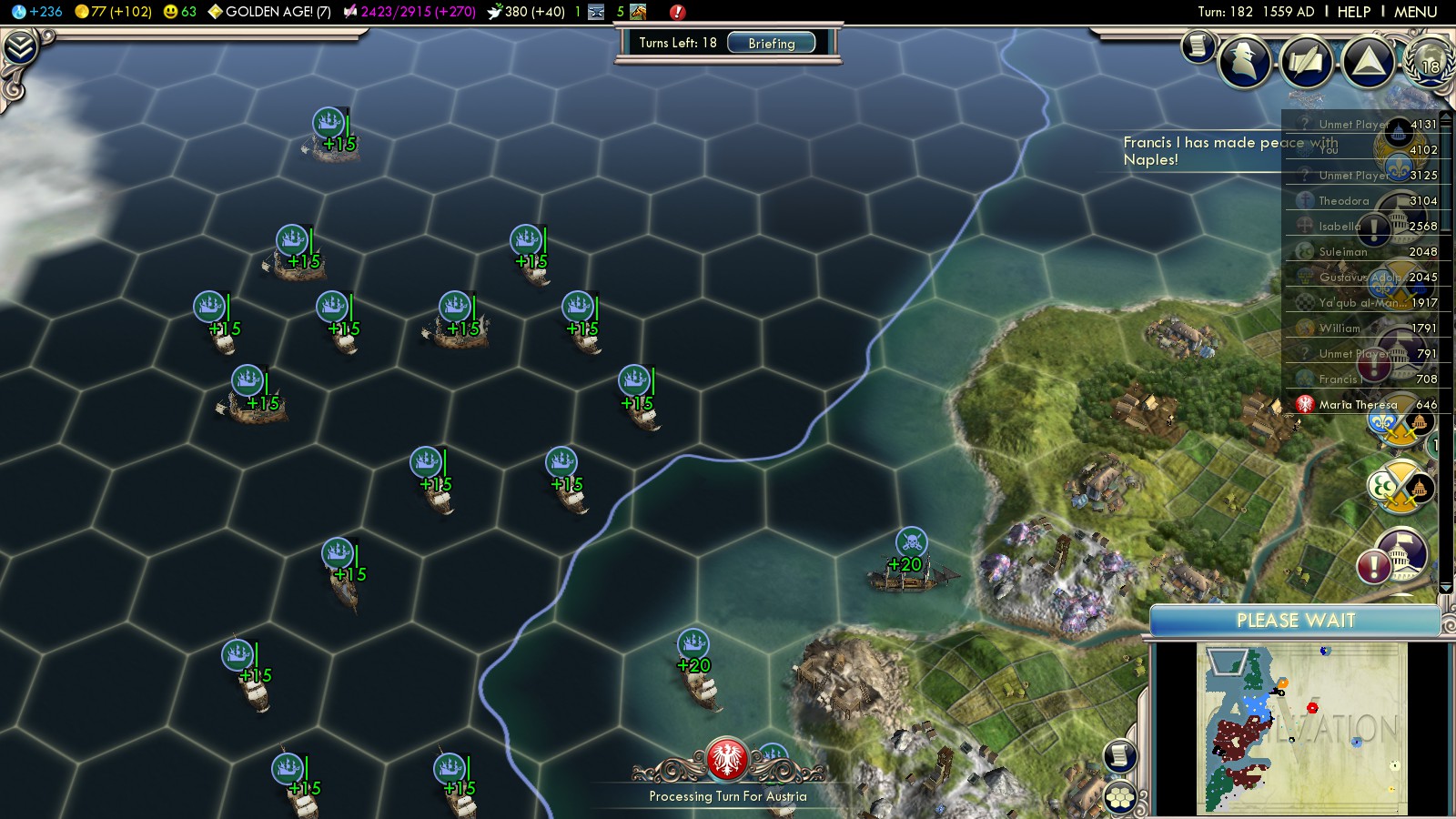Select the Theodora row in score list
The height and width of the screenshot is (819, 1456).
[x=1343, y=201]
